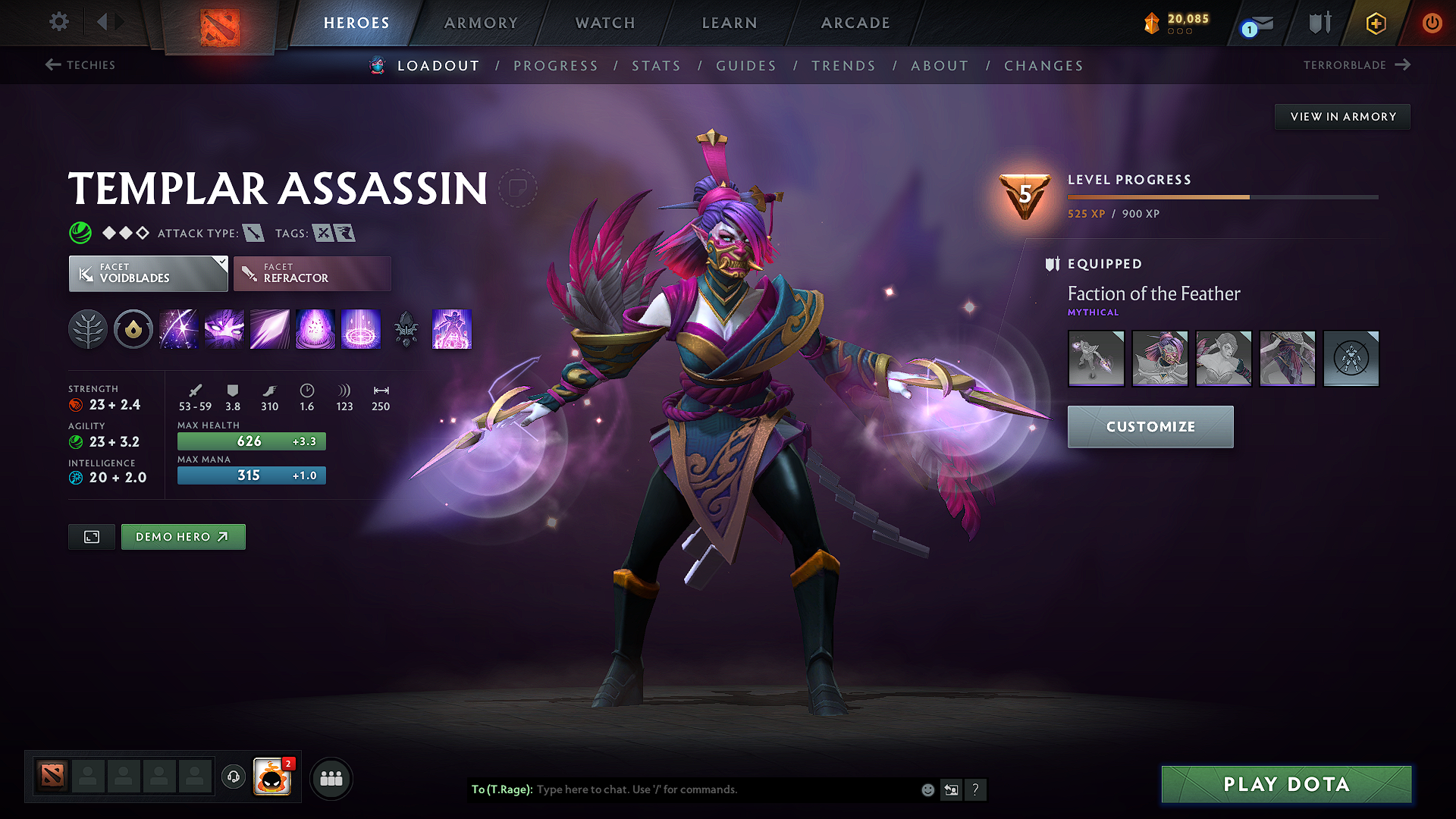This screenshot has height=819, width=1456.
Task: Navigate to next hero Terrorblade
Action: [x=1356, y=65]
